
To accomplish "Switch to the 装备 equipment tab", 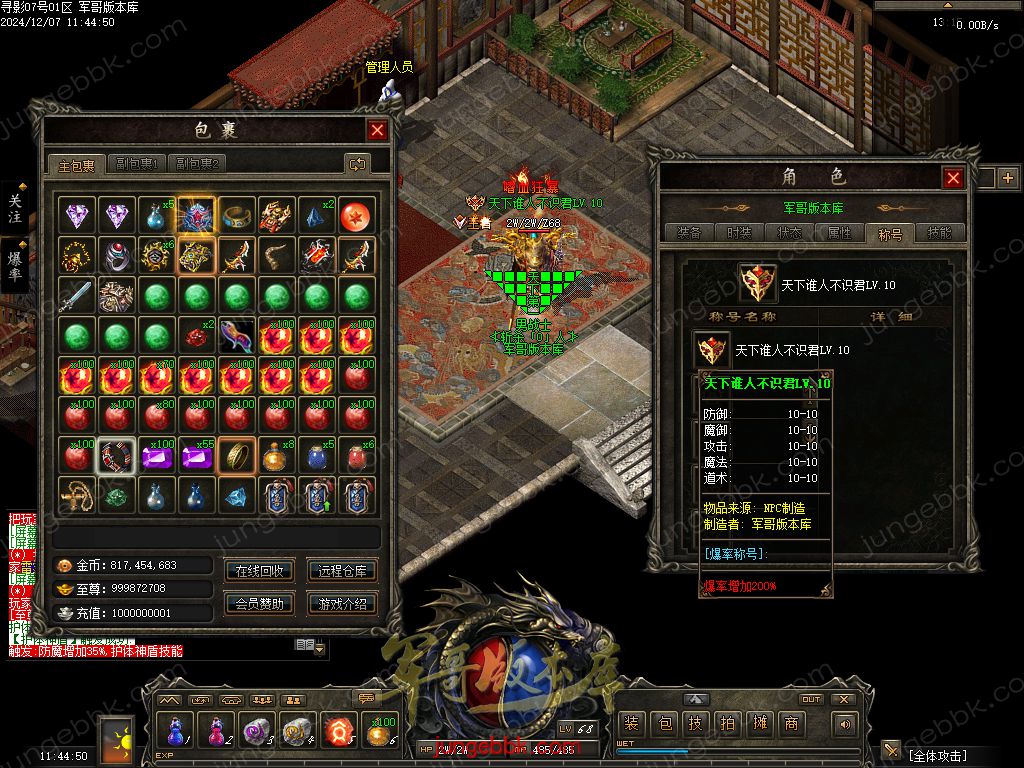I will click(x=689, y=233).
